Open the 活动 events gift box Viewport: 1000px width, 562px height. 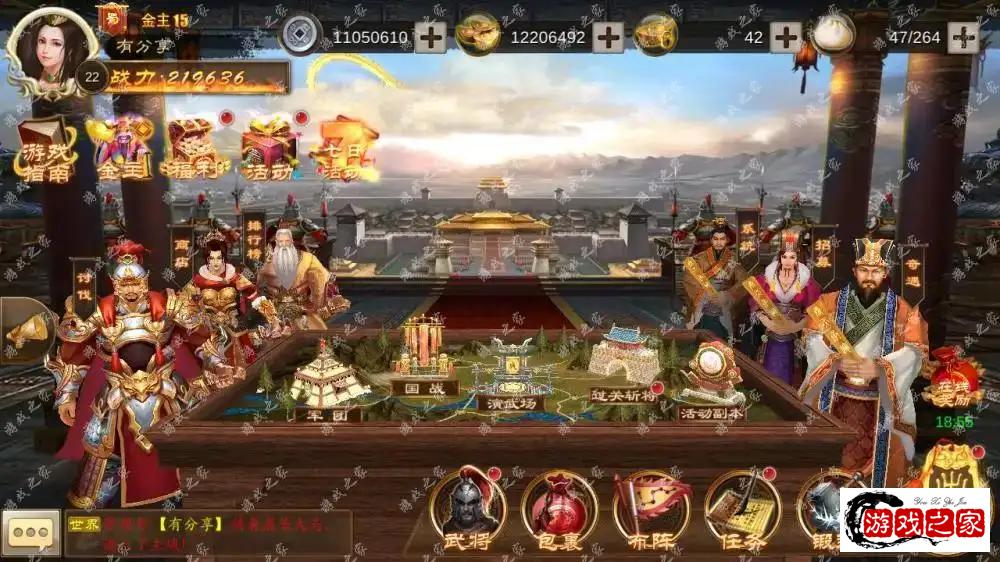pos(269,150)
